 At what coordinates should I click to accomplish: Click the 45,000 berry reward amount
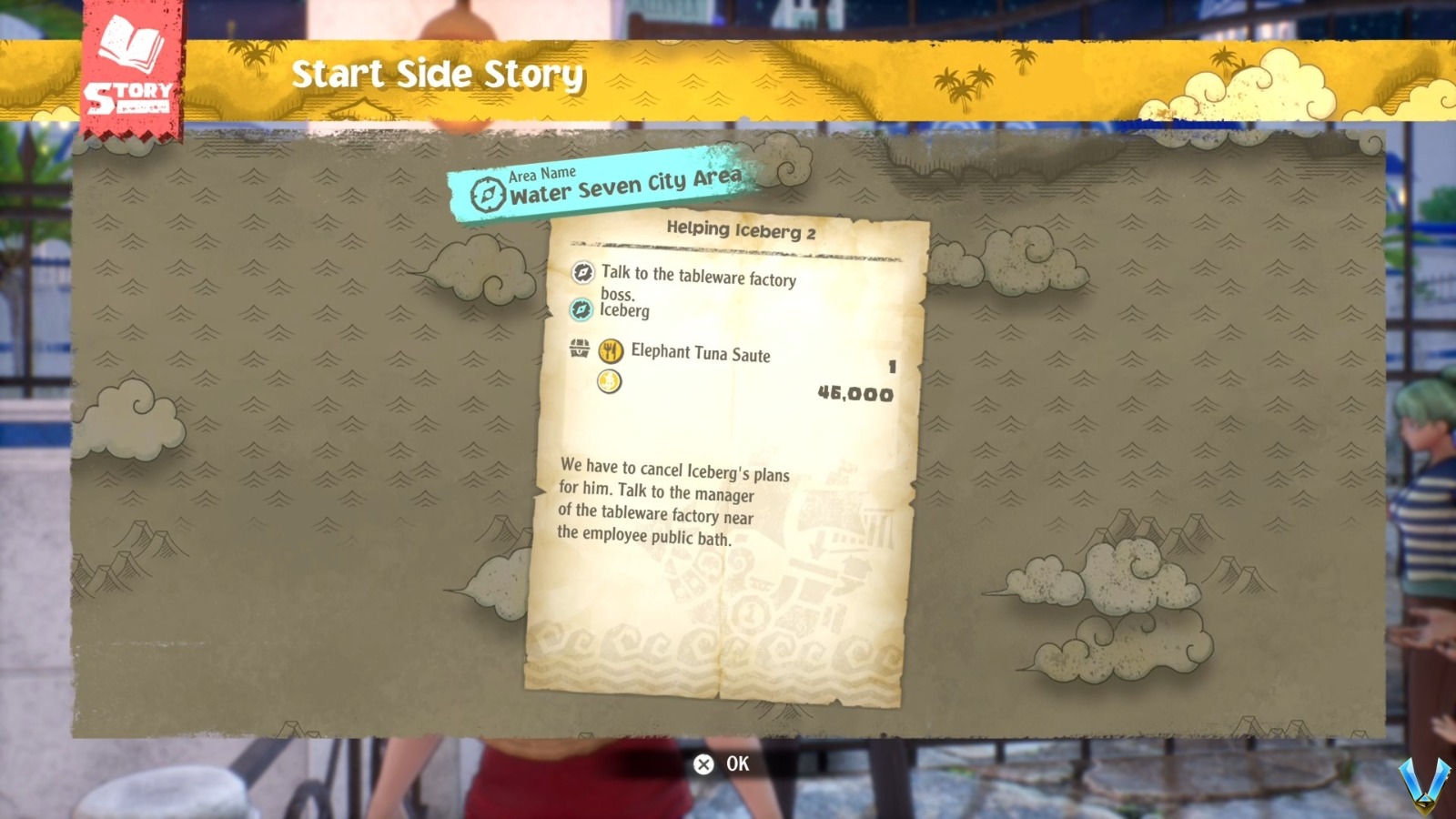pyautogui.click(x=855, y=395)
